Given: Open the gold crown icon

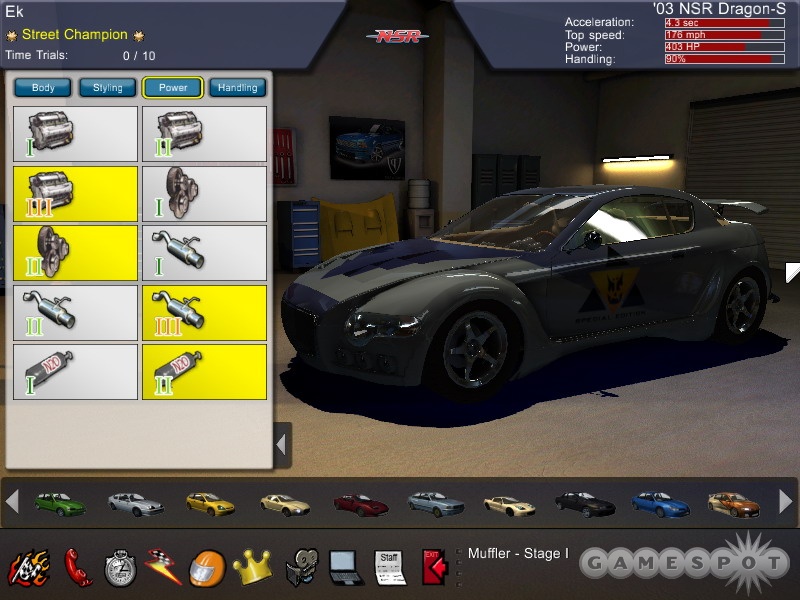Looking at the screenshot, I should [251, 567].
